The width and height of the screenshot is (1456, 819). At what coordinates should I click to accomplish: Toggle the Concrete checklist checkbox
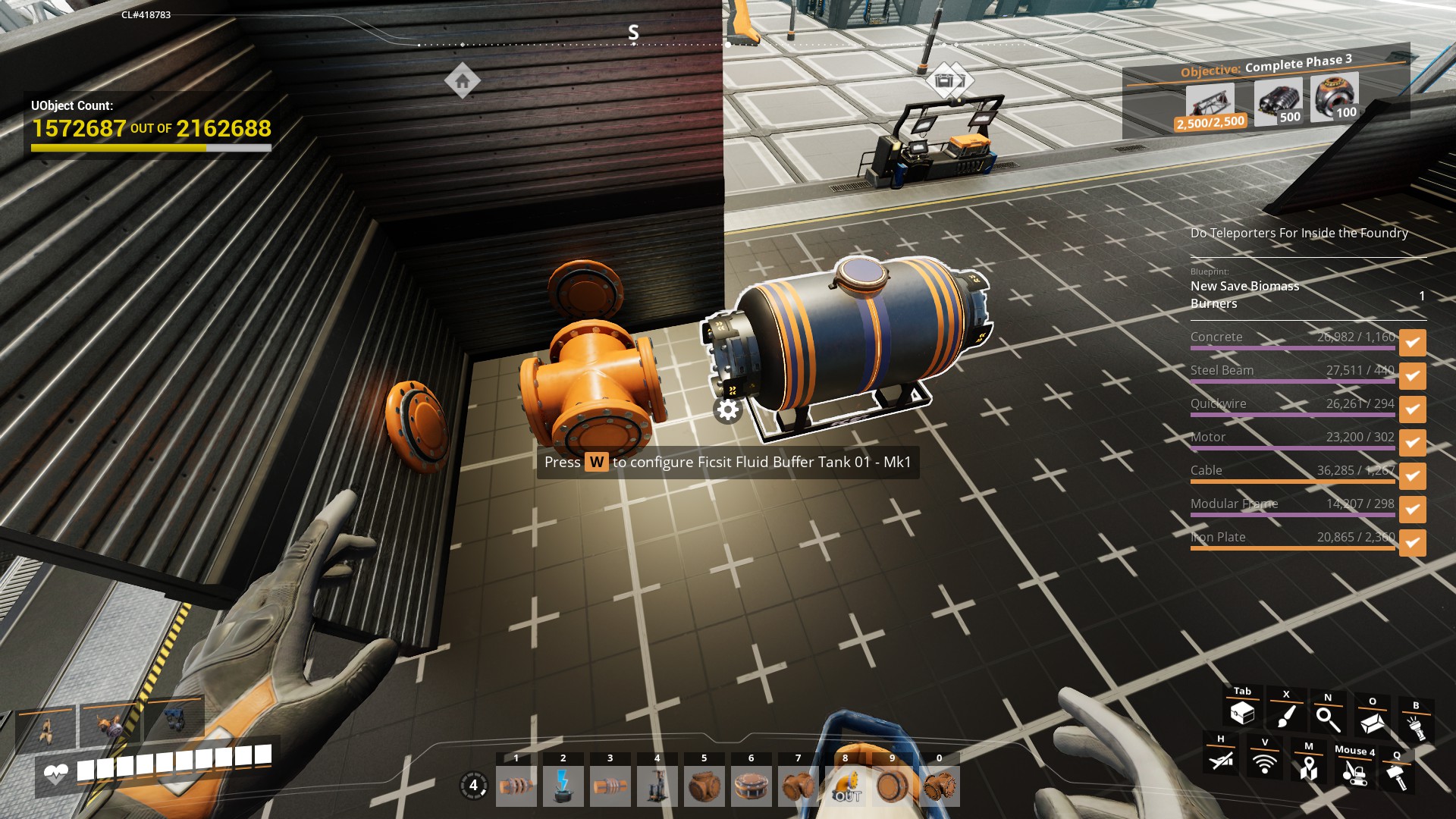coord(1412,343)
